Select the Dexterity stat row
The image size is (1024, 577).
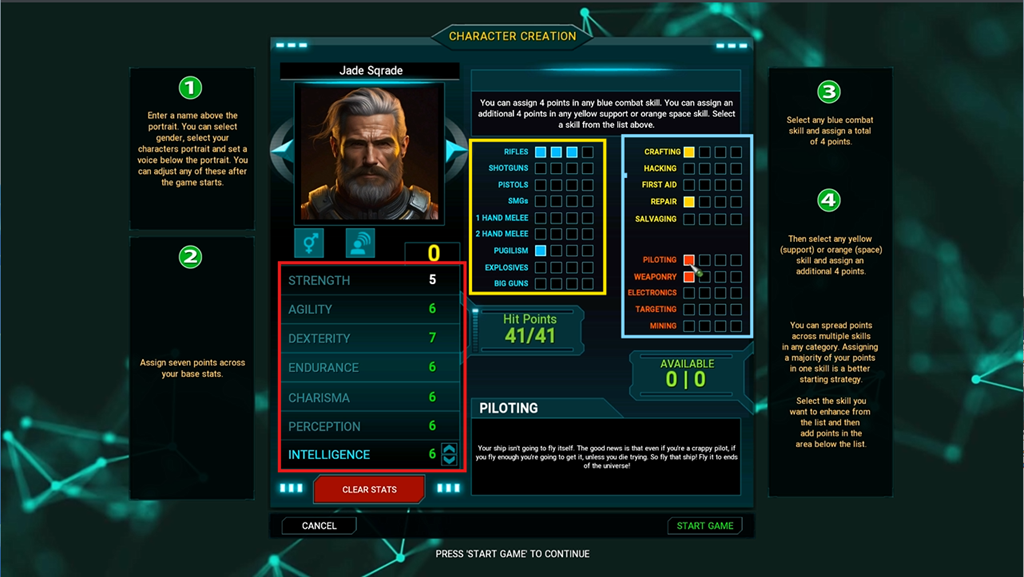point(370,338)
